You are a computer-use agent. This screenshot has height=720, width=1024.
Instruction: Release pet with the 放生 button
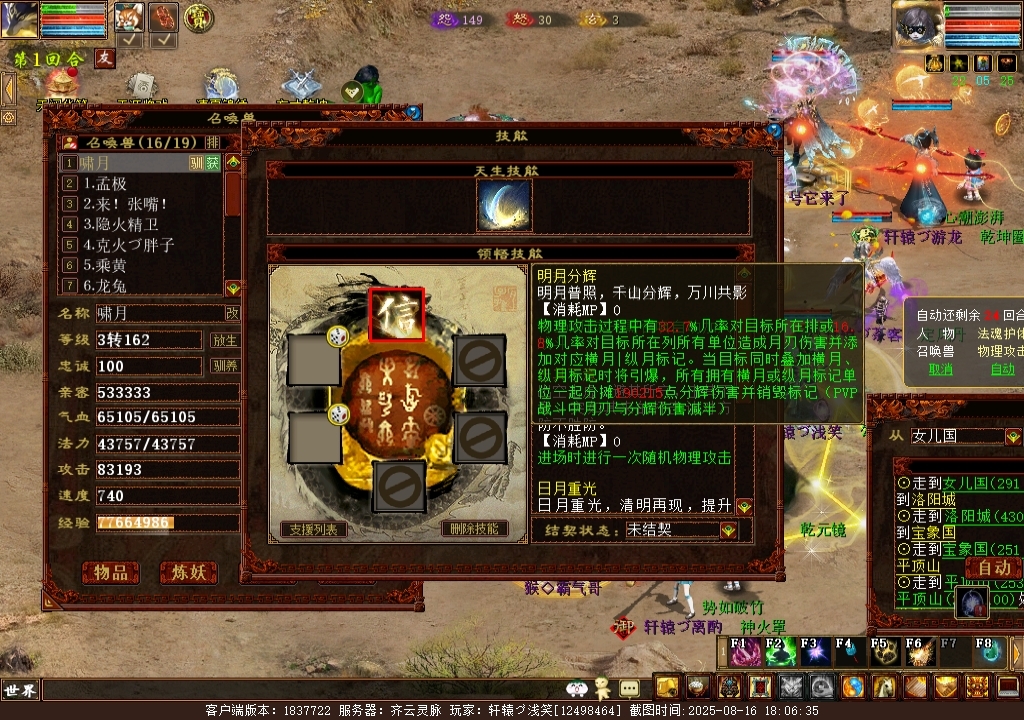point(225,340)
